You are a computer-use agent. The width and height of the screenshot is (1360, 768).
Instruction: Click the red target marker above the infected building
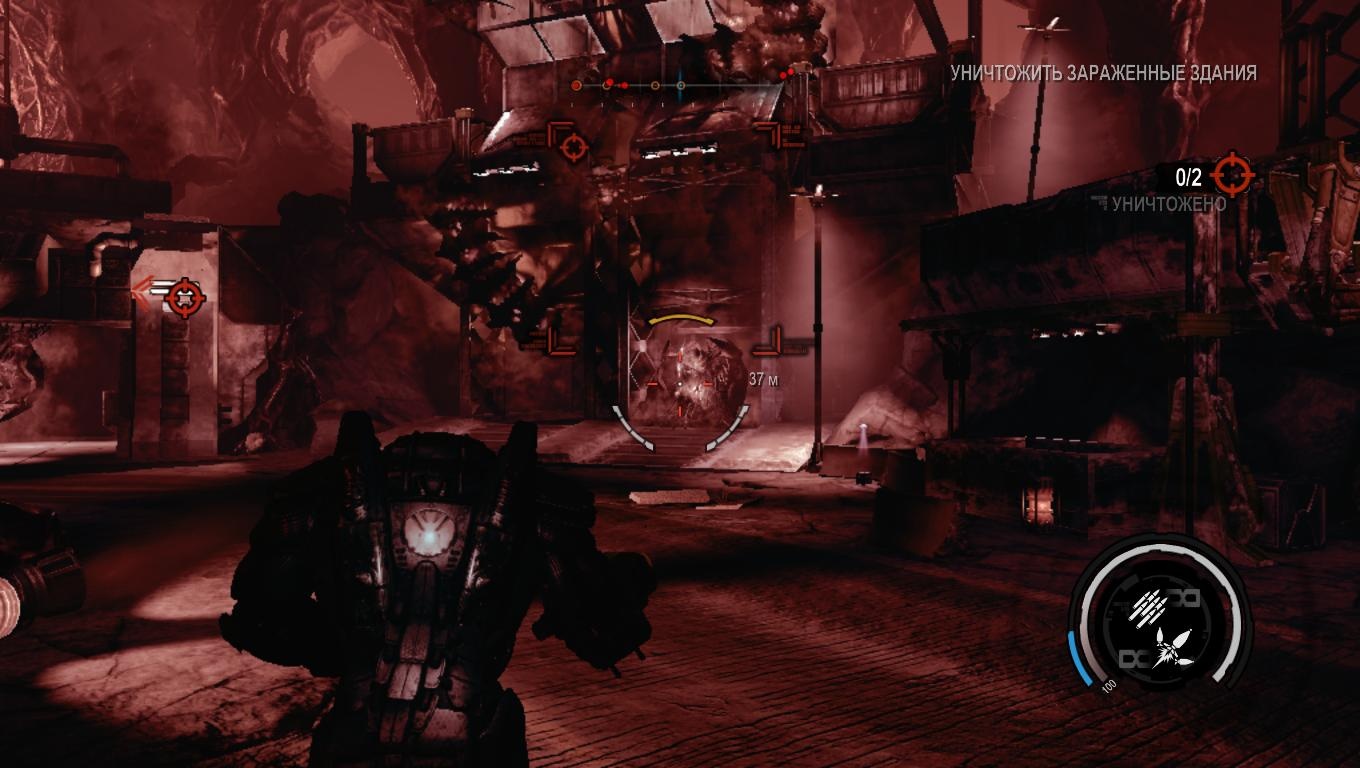pos(573,148)
